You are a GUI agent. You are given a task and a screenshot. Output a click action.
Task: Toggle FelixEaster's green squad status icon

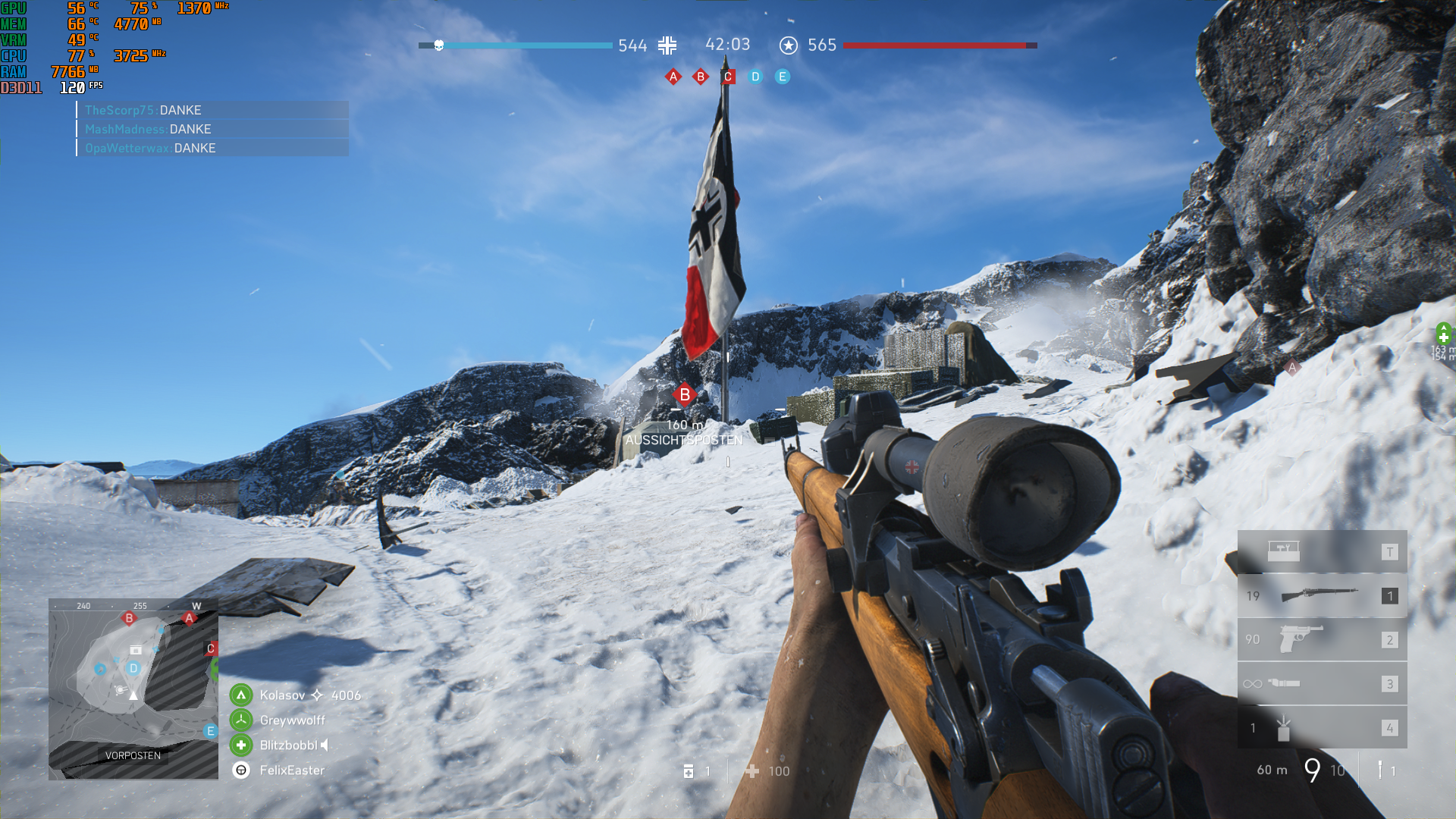[241, 770]
